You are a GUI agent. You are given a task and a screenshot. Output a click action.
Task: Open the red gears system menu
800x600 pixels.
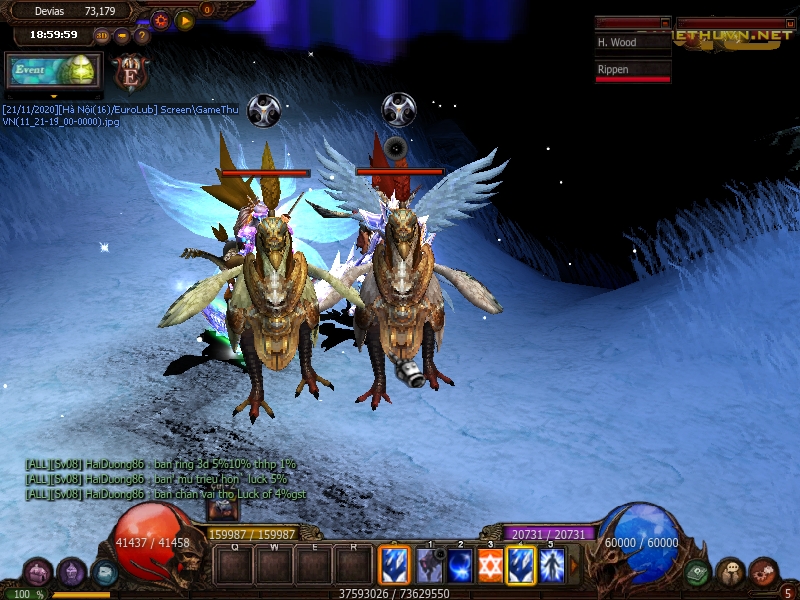tap(763, 573)
